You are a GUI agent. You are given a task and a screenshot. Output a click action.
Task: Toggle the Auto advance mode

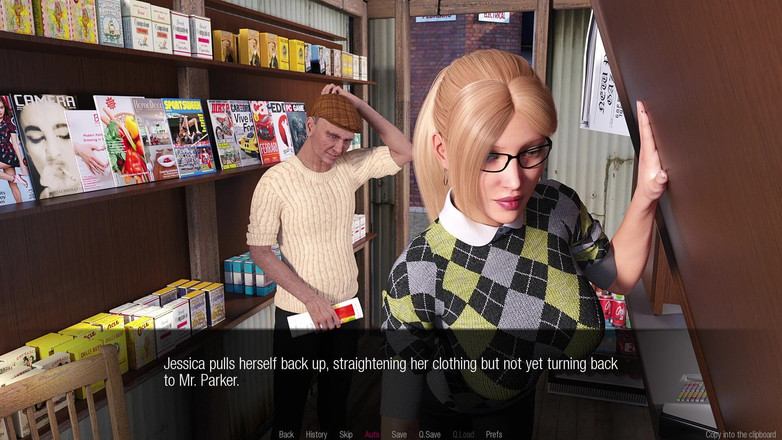372,434
